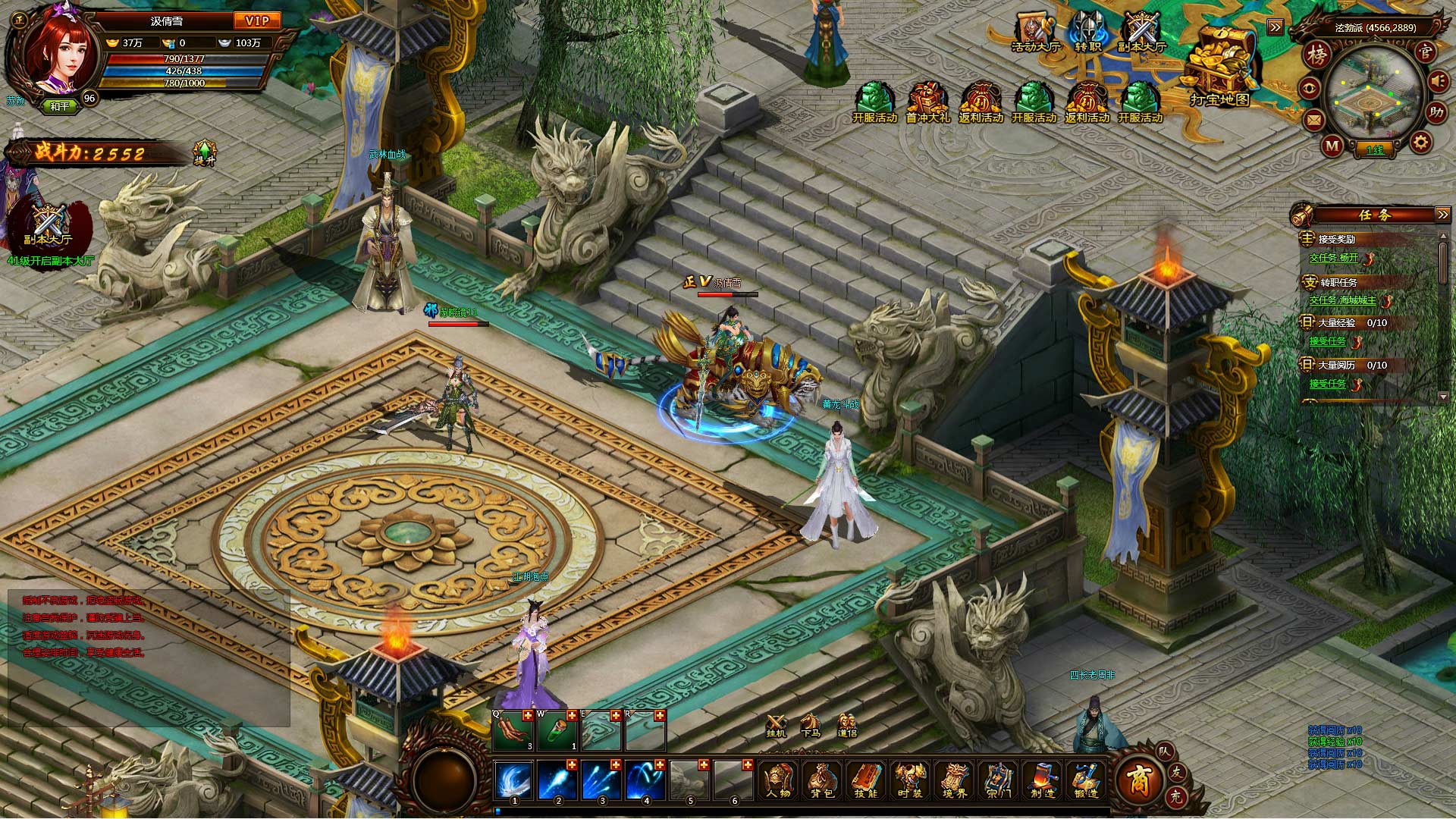The width and height of the screenshot is (1456, 819).
Task: Open the 首冲大礼 first recharge gift
Action: point(927,102)
